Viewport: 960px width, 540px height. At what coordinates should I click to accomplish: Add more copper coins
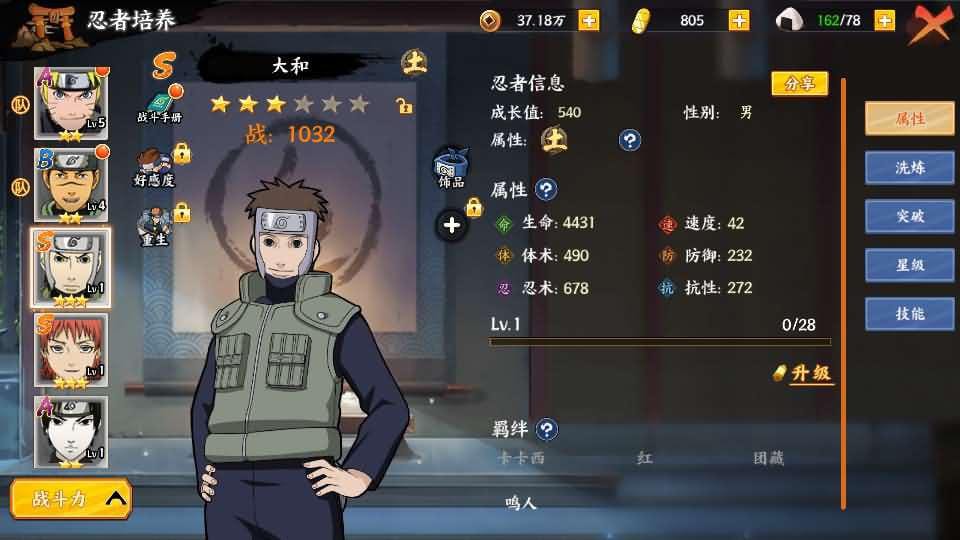tap(589, 20)
